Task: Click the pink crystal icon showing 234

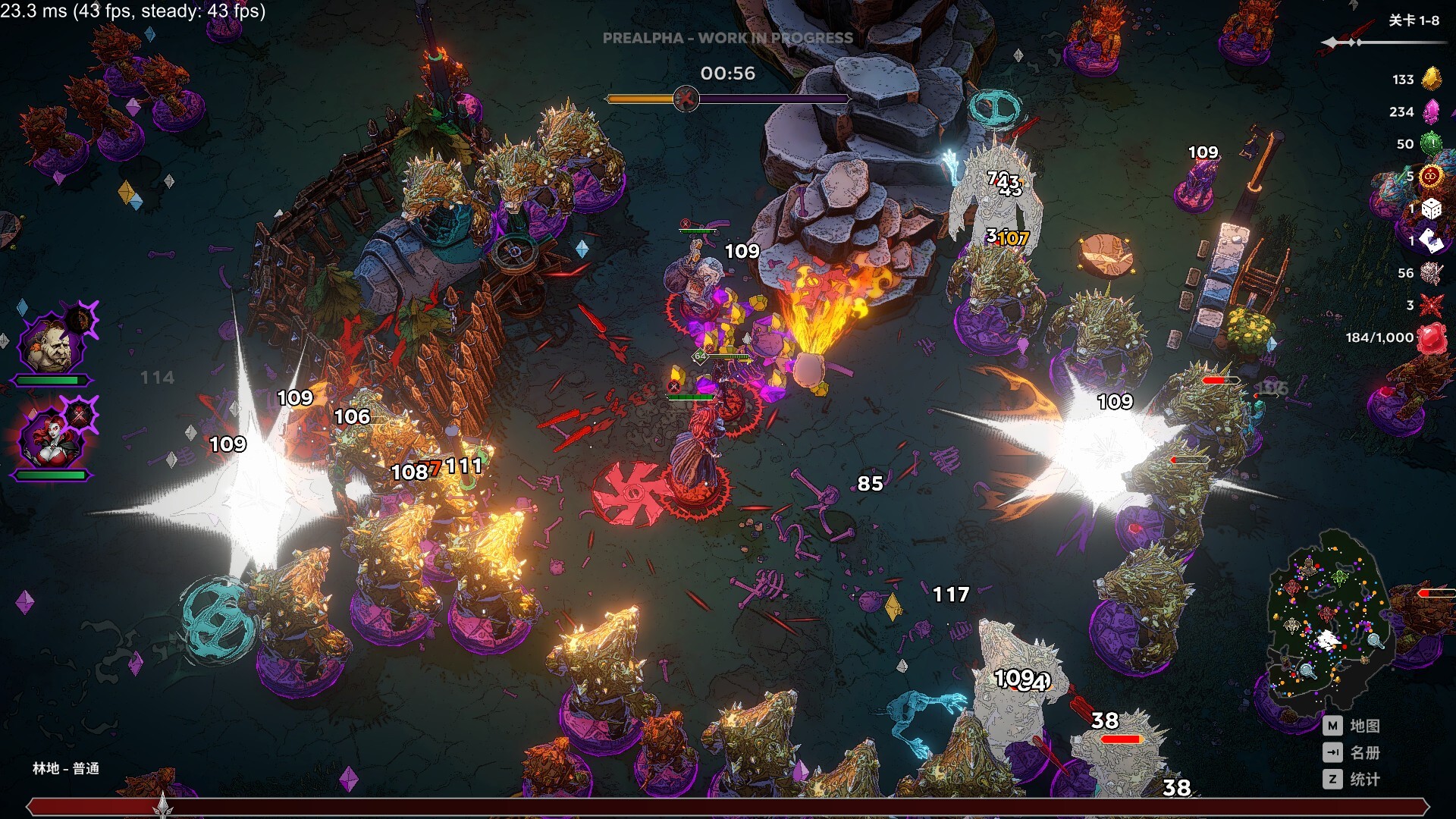Action: 1431,111
